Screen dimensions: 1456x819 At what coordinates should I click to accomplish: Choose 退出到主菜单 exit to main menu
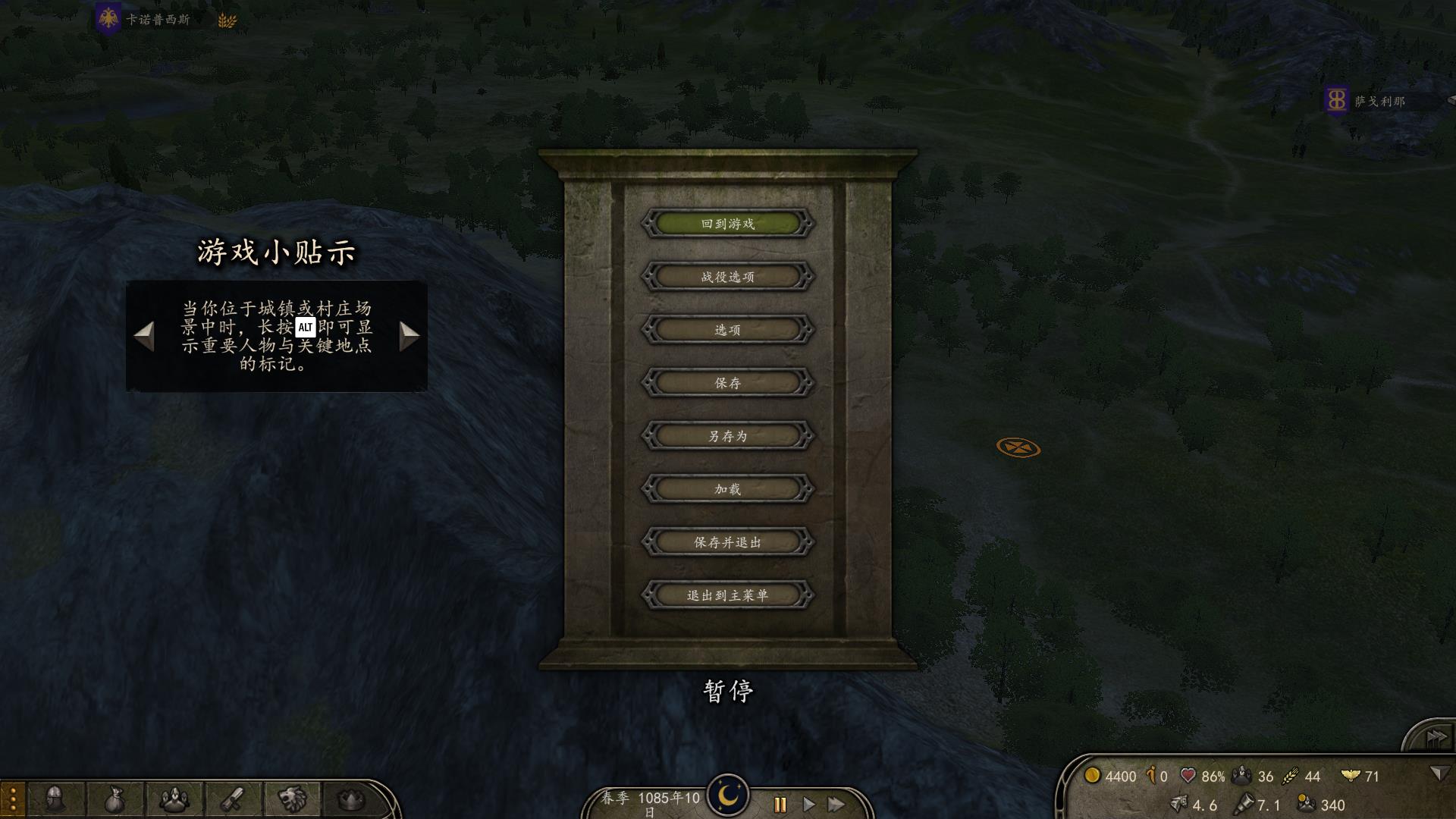(727, 595)
